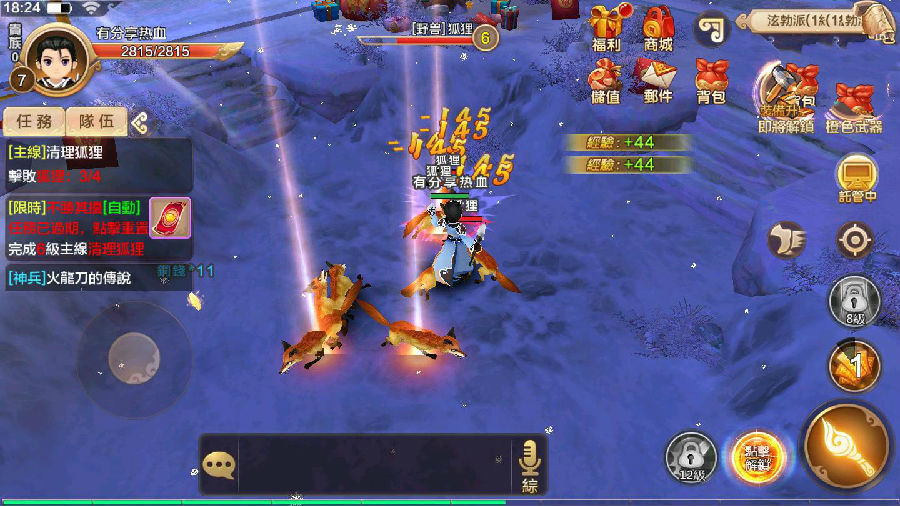Activate the fiery skill marked 1
Viewport: 900px width, 506px height.
(853, 367)
